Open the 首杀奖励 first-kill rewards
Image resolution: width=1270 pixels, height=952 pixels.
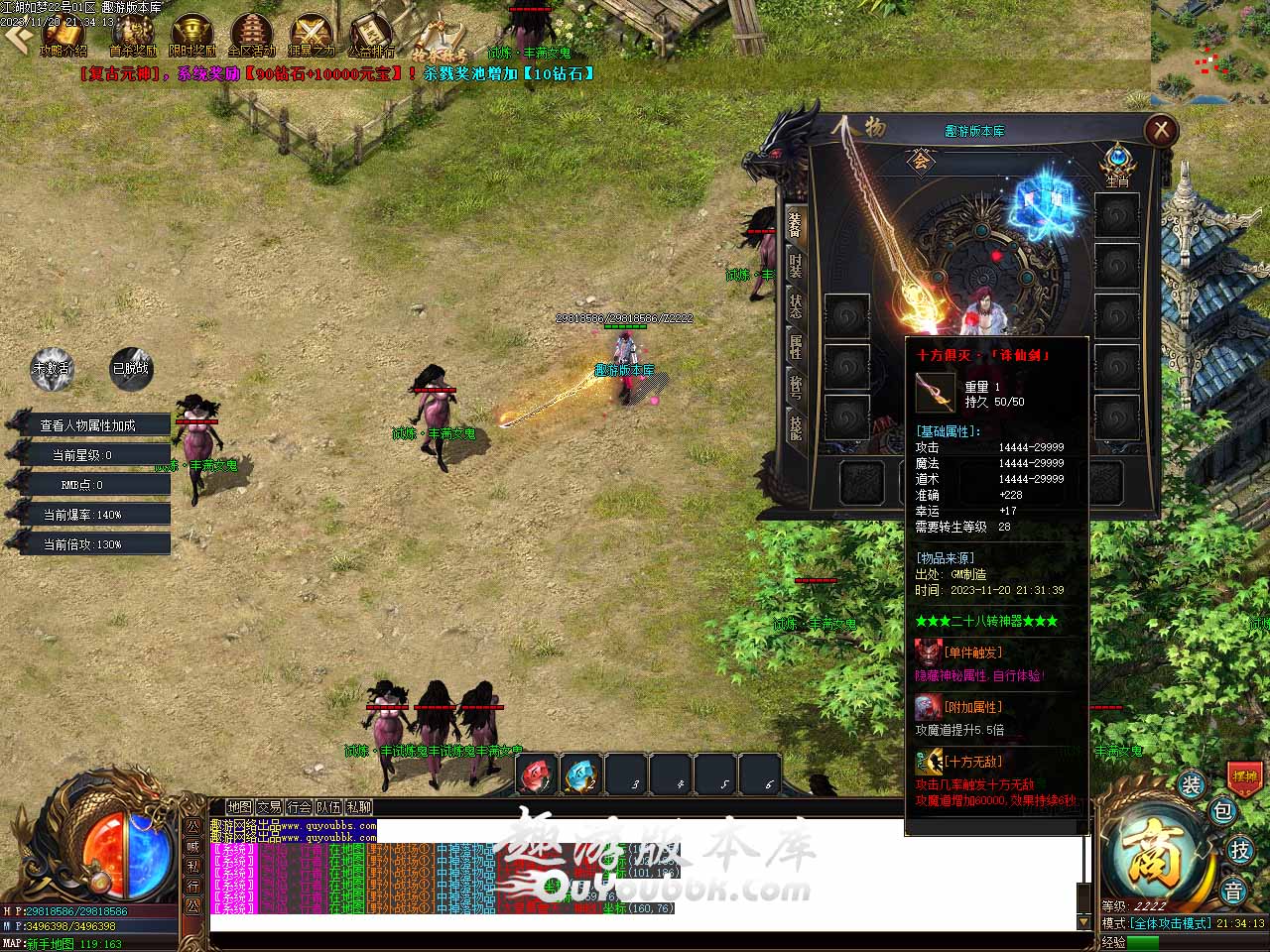click(132, 35)
